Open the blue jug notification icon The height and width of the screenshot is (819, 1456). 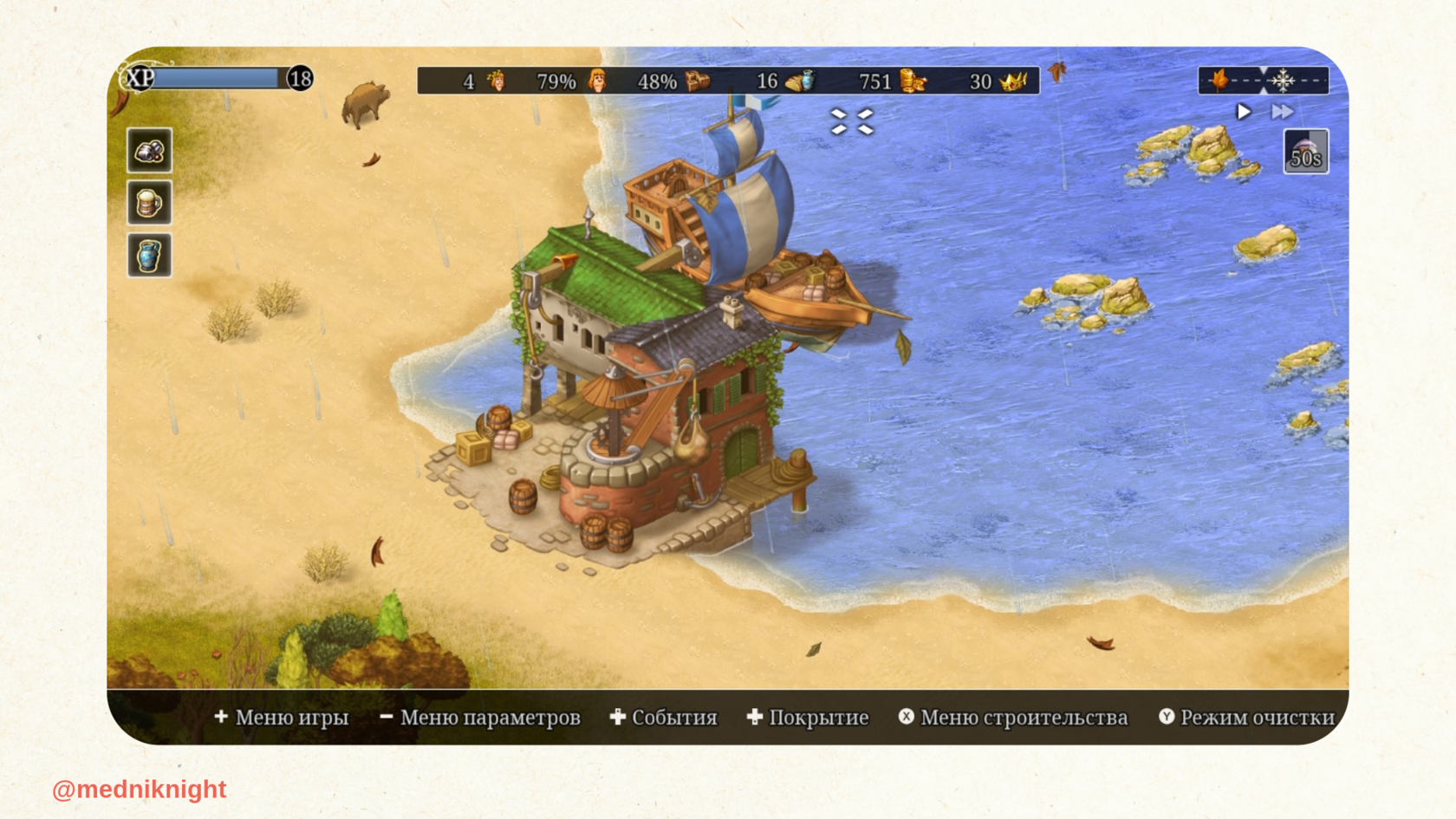tap(149, 256)
